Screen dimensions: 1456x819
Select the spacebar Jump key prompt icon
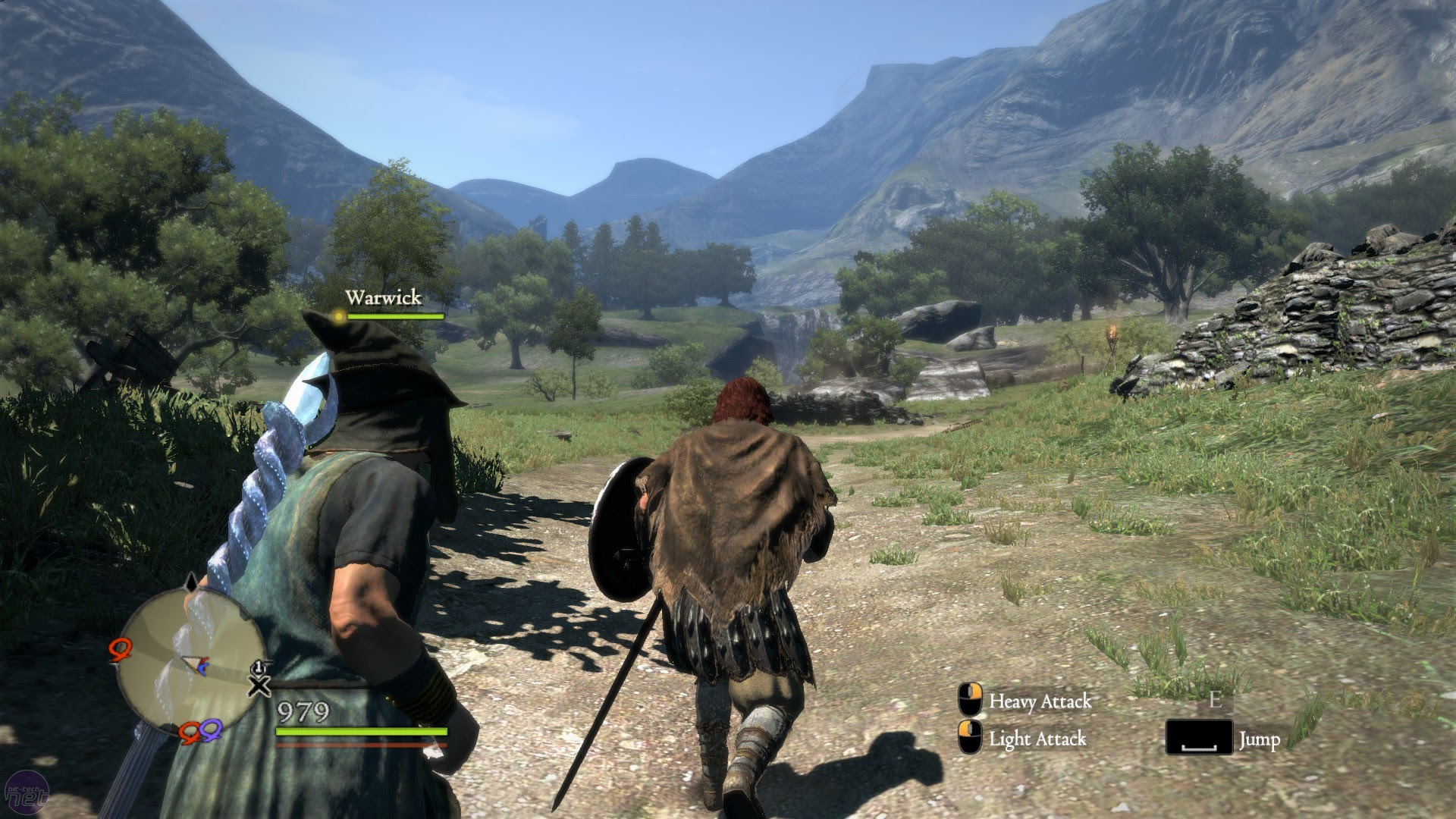pos(1200,736)
